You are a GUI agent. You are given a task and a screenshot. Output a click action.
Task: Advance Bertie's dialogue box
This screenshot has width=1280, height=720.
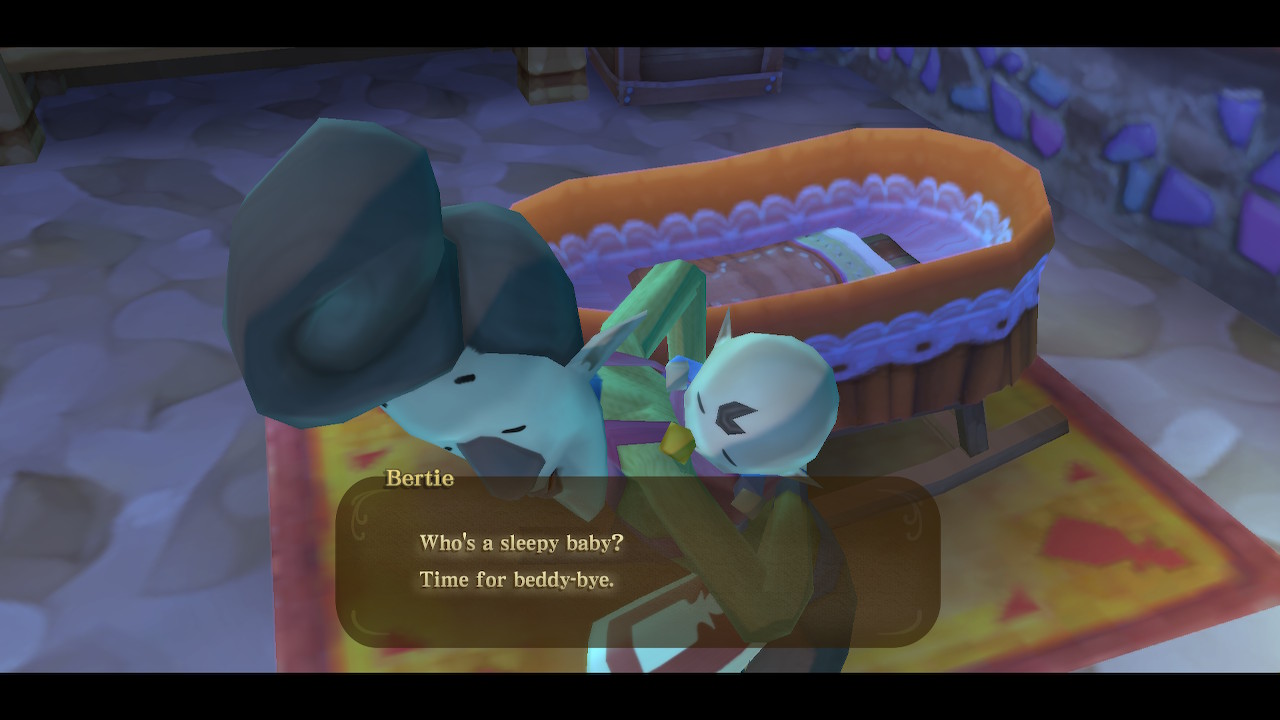click(637, 561)
